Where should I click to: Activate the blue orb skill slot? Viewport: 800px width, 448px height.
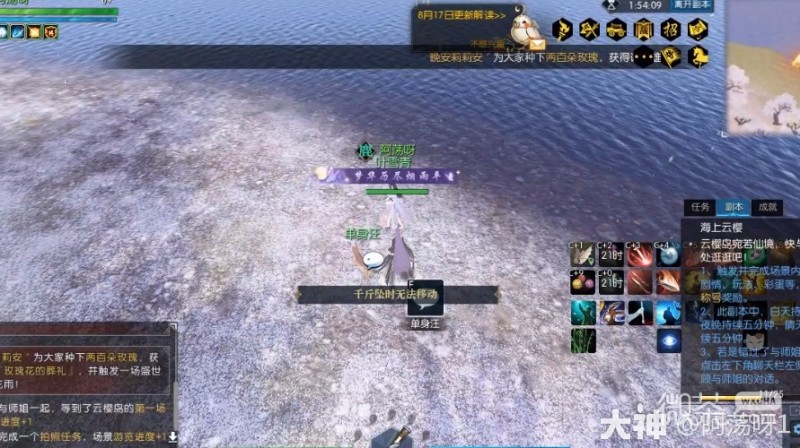[x=668, y=255]
